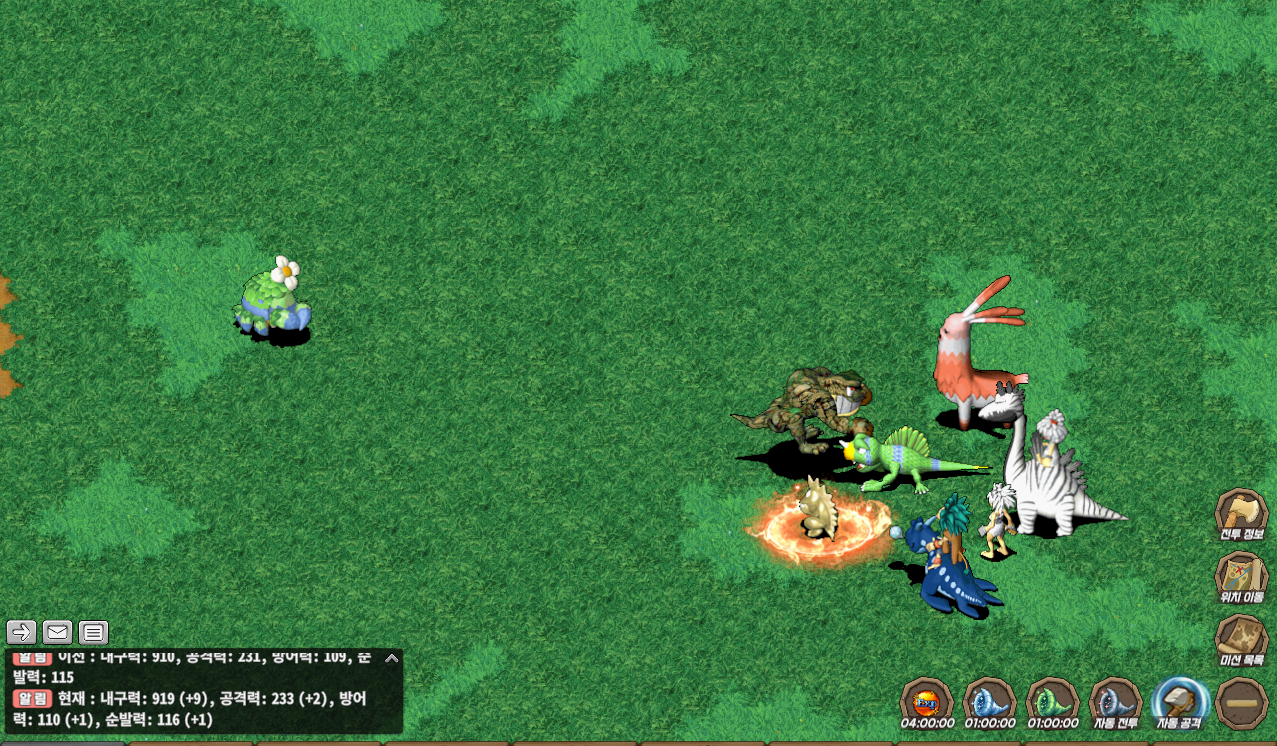Toggle the 자동 공격 auto attack button
1277x746 pixels.
point(1180,700)
